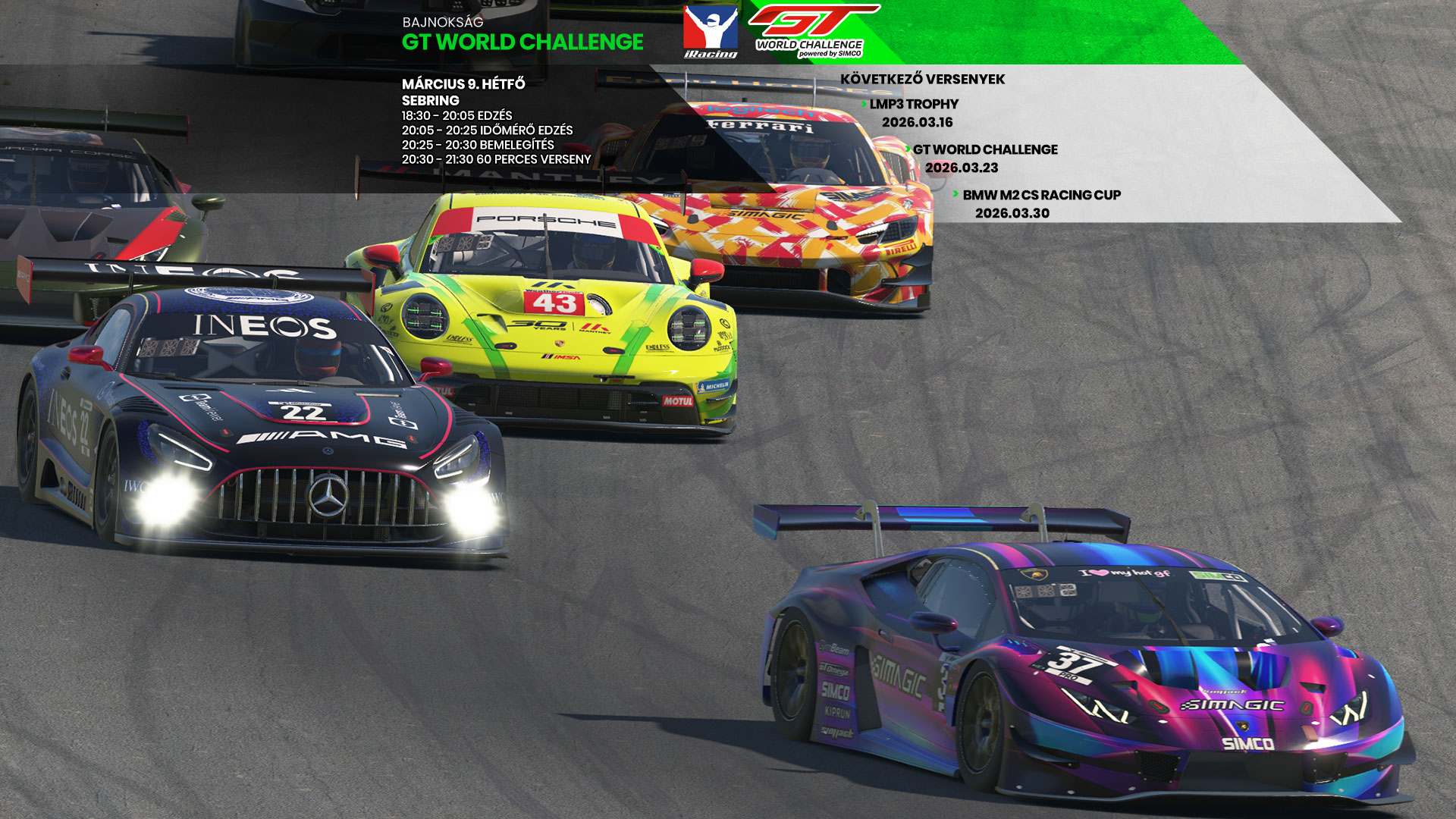Click the GT World Challenge powered by SIMCO logo
Viewport: 1456px width, 819px height.
[811, 31]
